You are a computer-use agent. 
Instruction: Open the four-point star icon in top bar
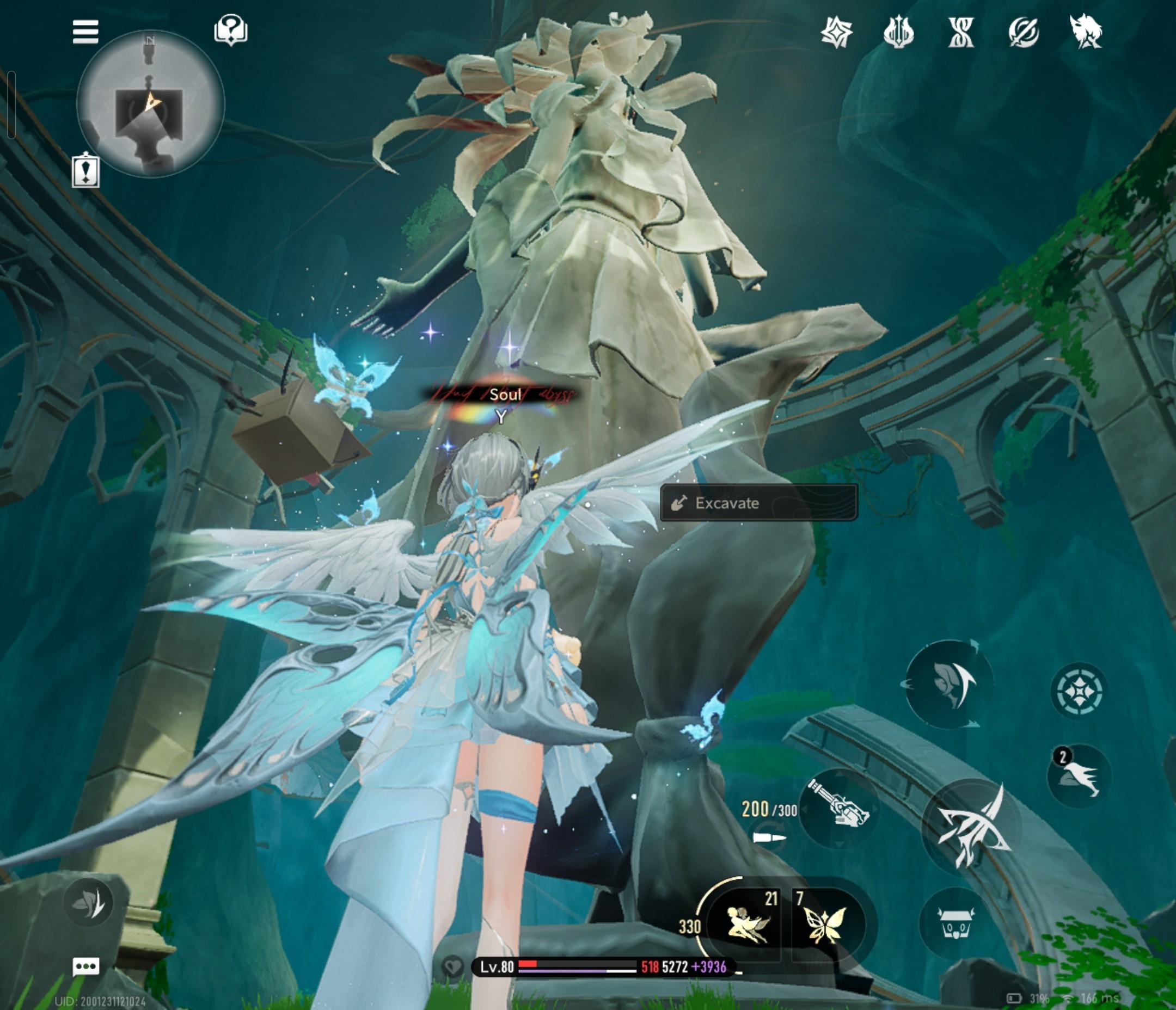pyautogui.click(x=837, y=32)
